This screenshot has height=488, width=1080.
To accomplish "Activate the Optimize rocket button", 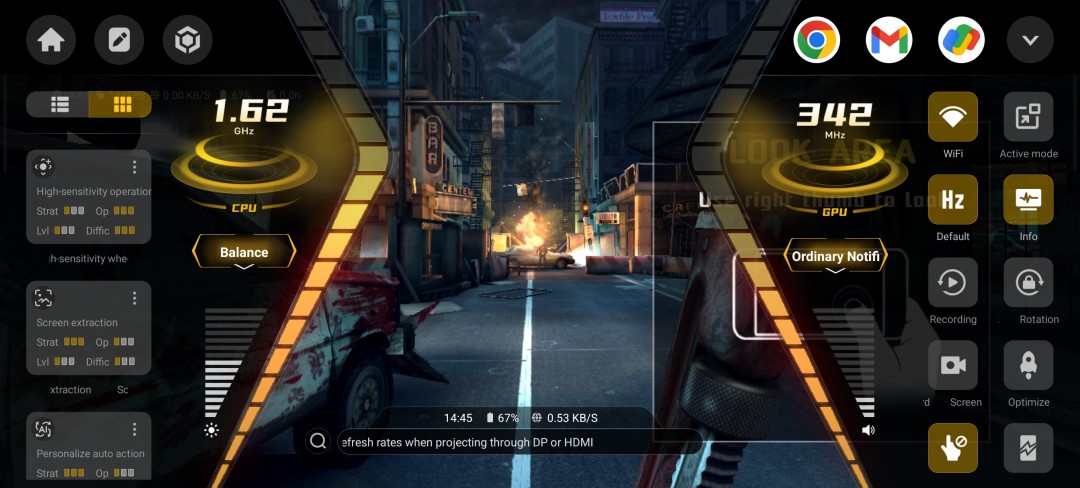I will click(1028, 366).
